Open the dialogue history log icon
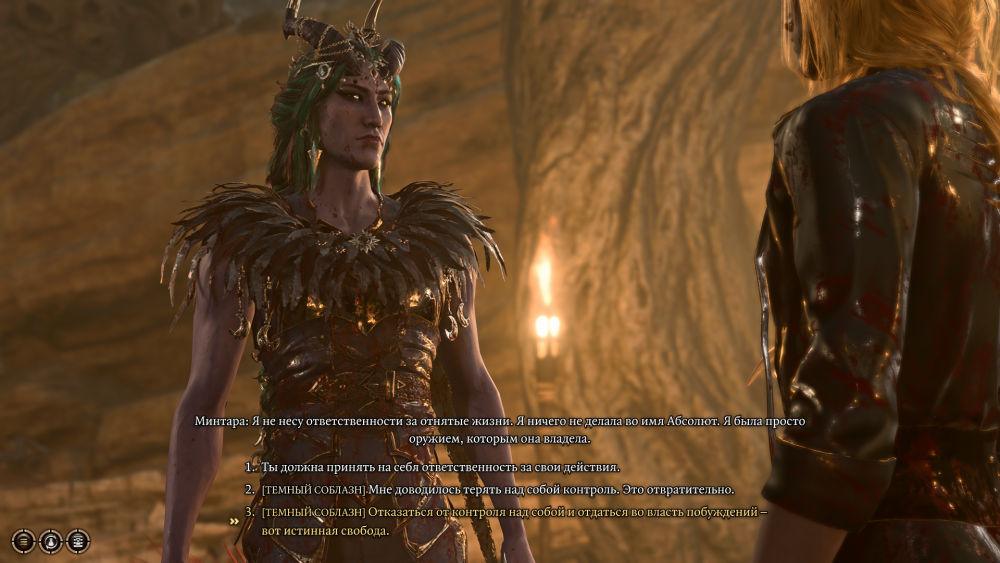 (78, 541)
